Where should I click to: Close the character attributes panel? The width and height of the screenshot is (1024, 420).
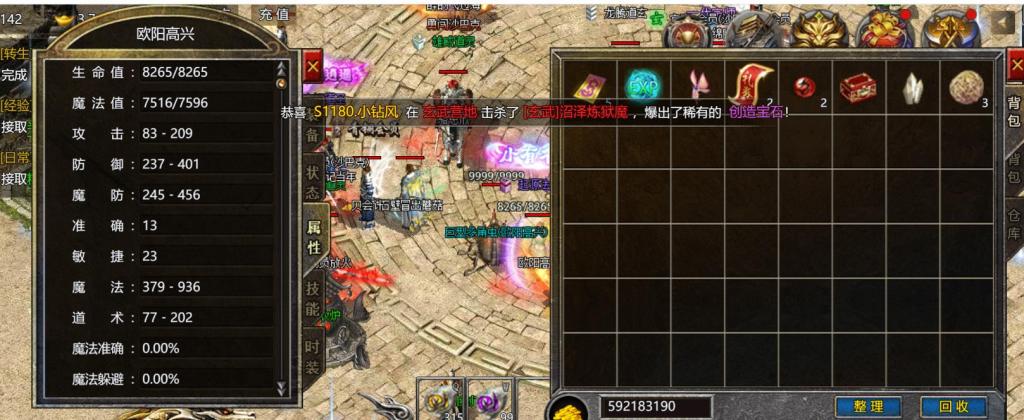[313, 67]
